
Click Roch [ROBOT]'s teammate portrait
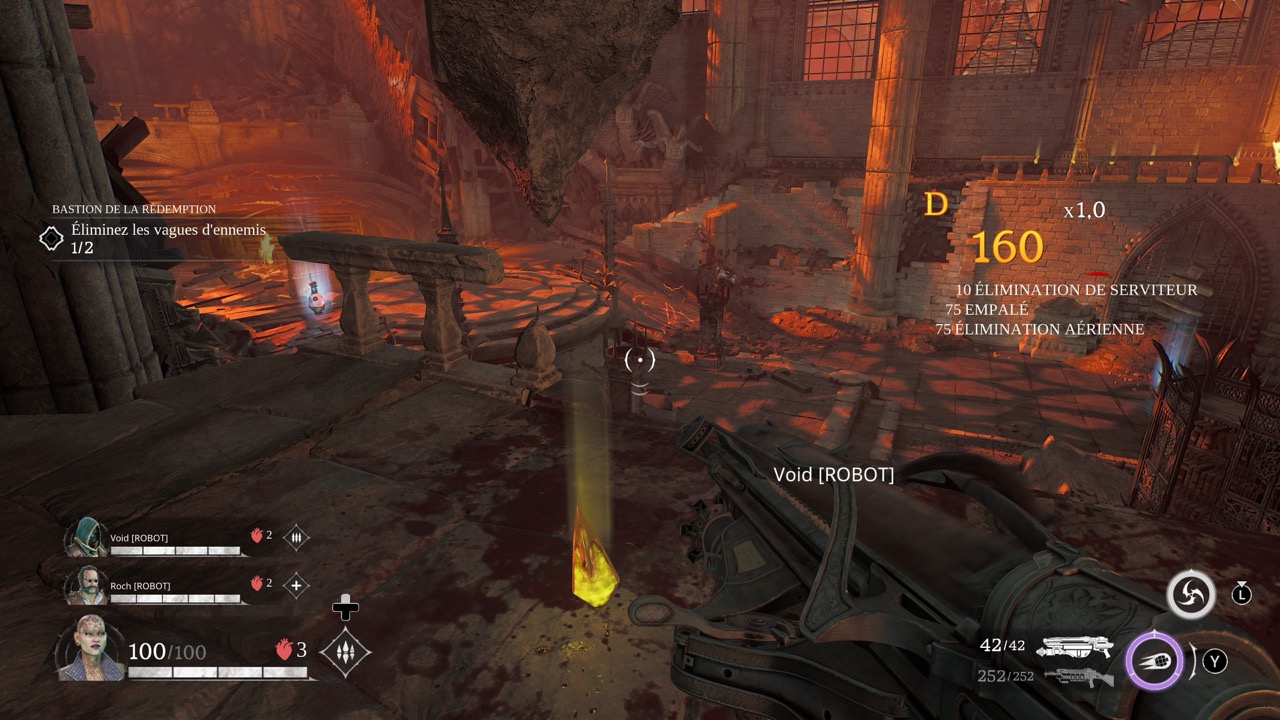86,585
